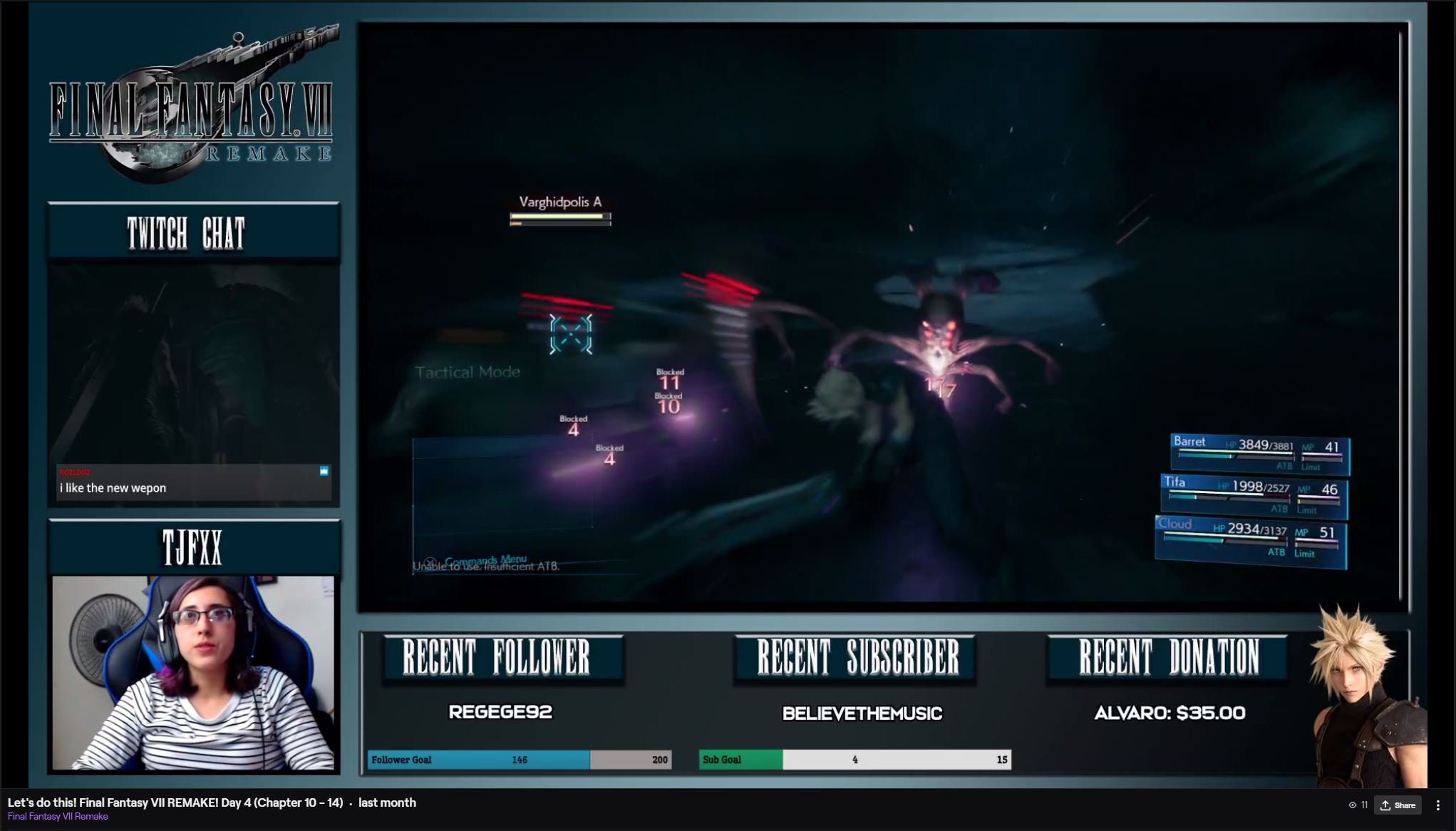The height and width of the screenshot is (831, 1456).
Task: Select the targeting reticle on the enemy
Action: pos(570,334)
